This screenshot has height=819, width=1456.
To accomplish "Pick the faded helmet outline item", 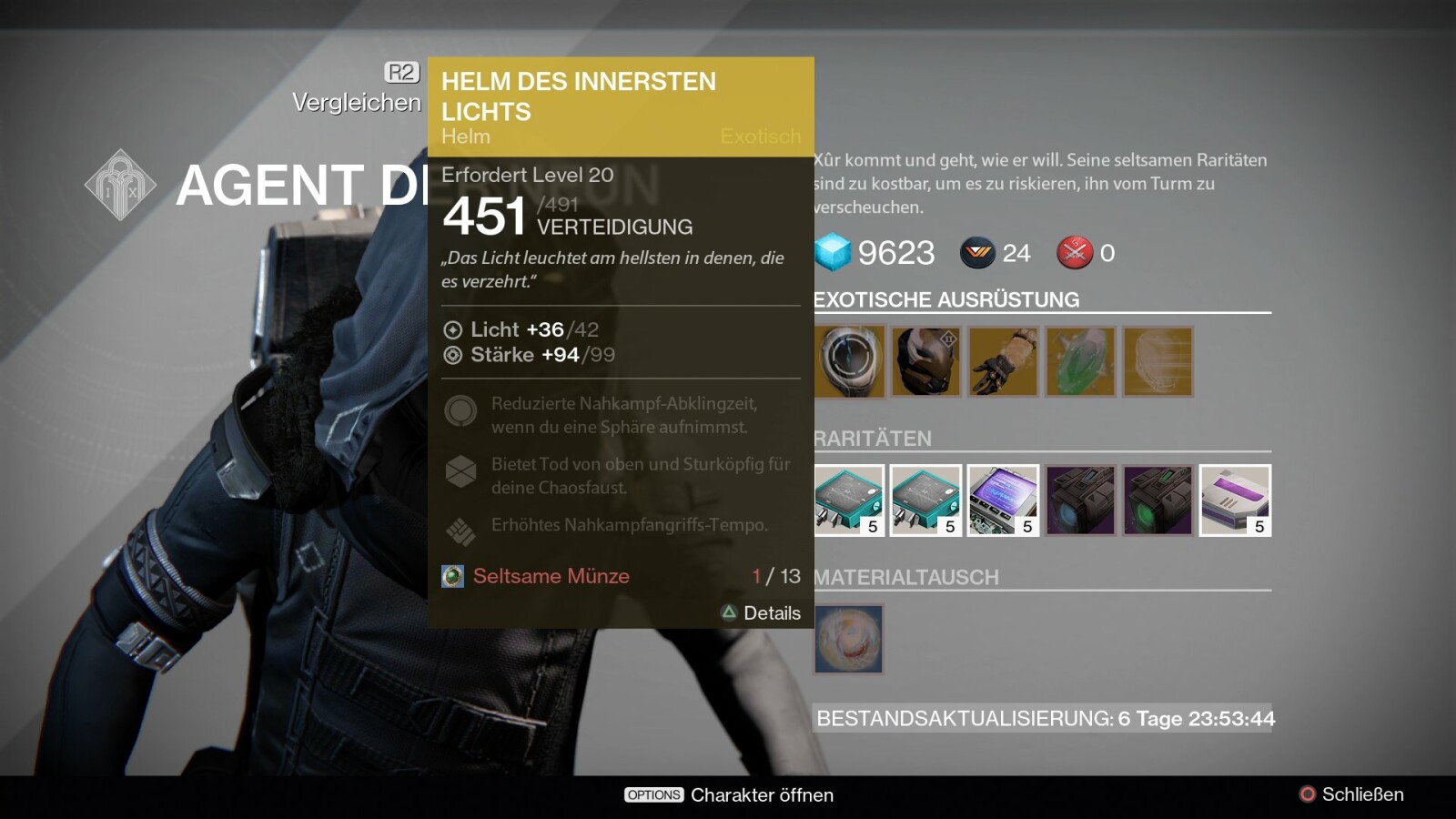I will pos(1158,361).
